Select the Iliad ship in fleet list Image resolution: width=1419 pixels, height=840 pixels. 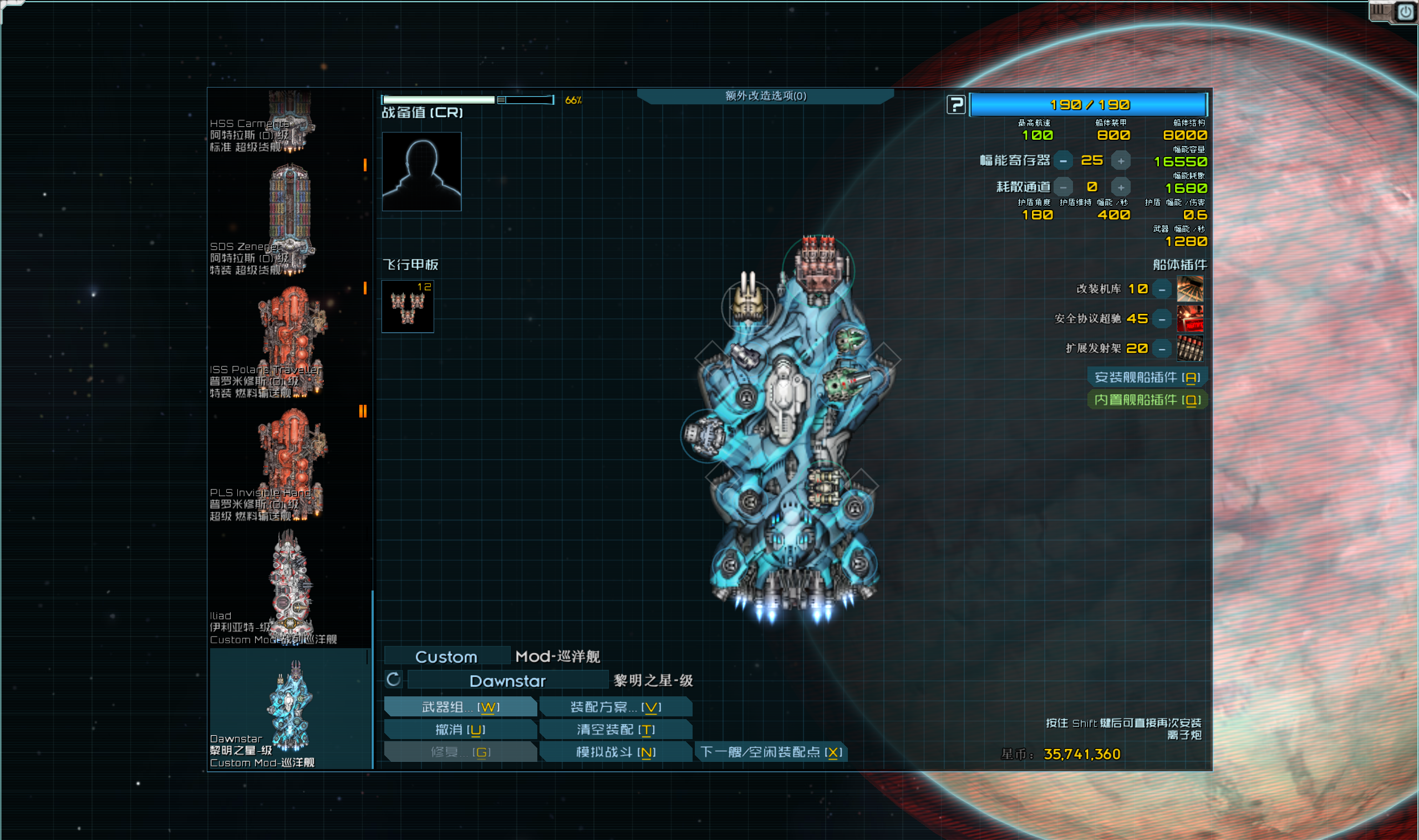pyautogui.click(x=289, y=588)
